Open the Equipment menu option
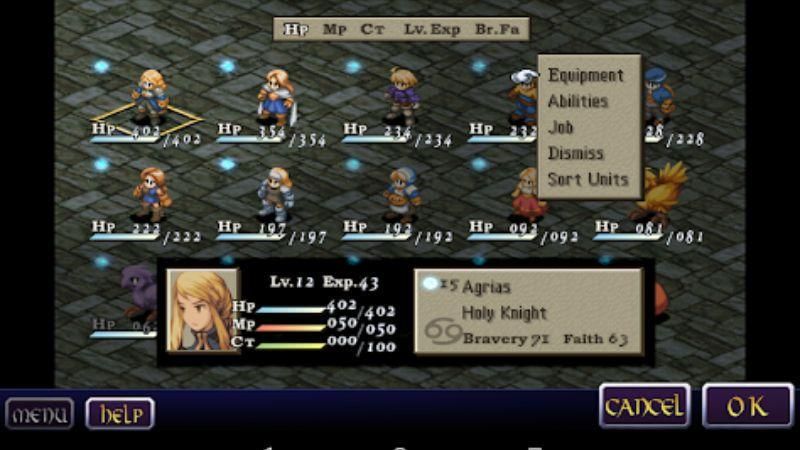The width and height of the screenshot is (800, 450). point(586,75)
